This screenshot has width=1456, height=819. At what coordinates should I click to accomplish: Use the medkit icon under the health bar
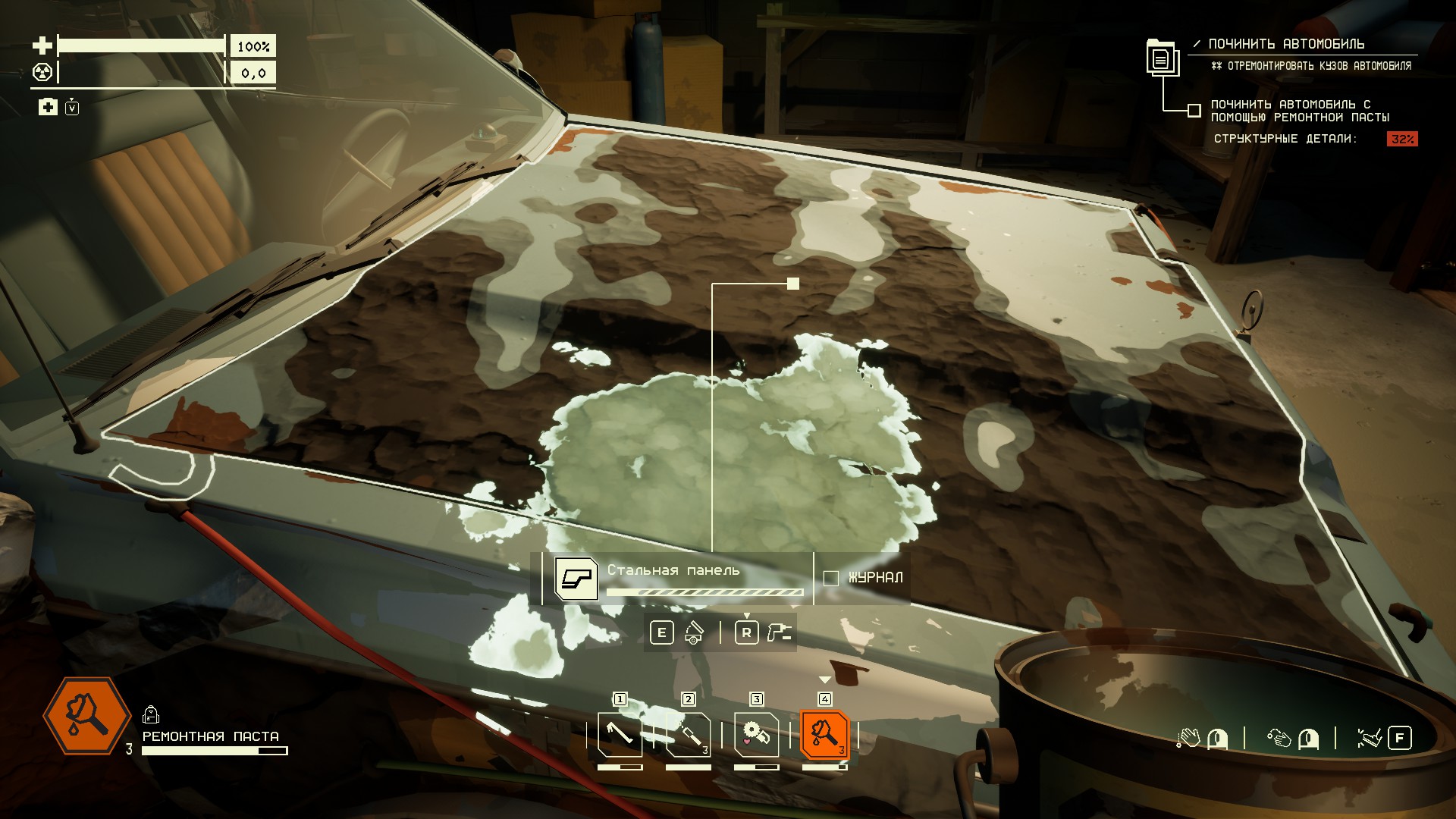click(x=48, y=107)
